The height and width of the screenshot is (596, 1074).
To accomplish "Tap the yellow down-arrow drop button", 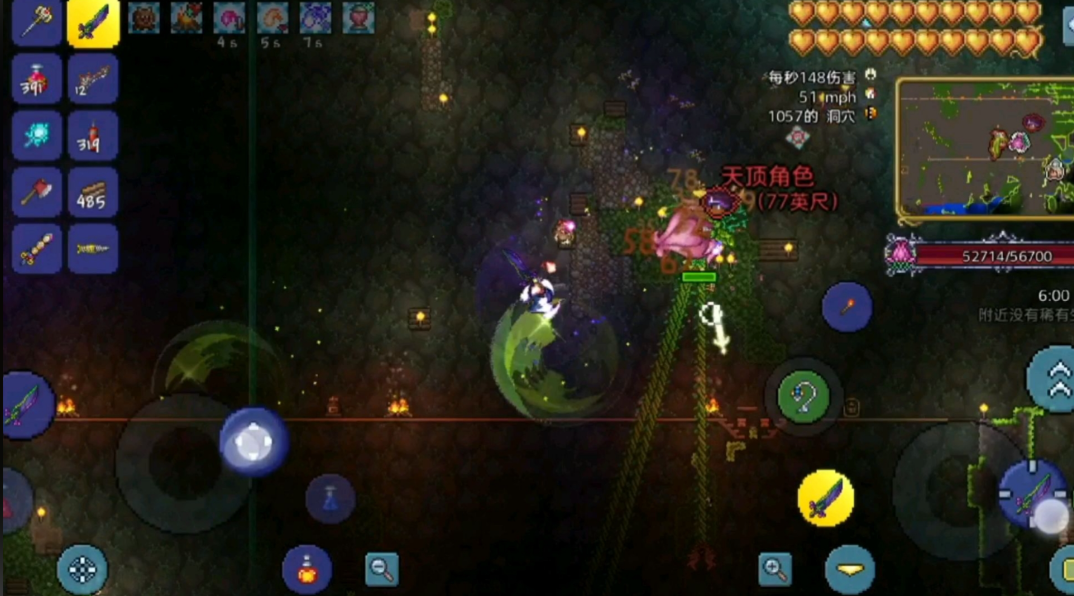I will 850,570.
